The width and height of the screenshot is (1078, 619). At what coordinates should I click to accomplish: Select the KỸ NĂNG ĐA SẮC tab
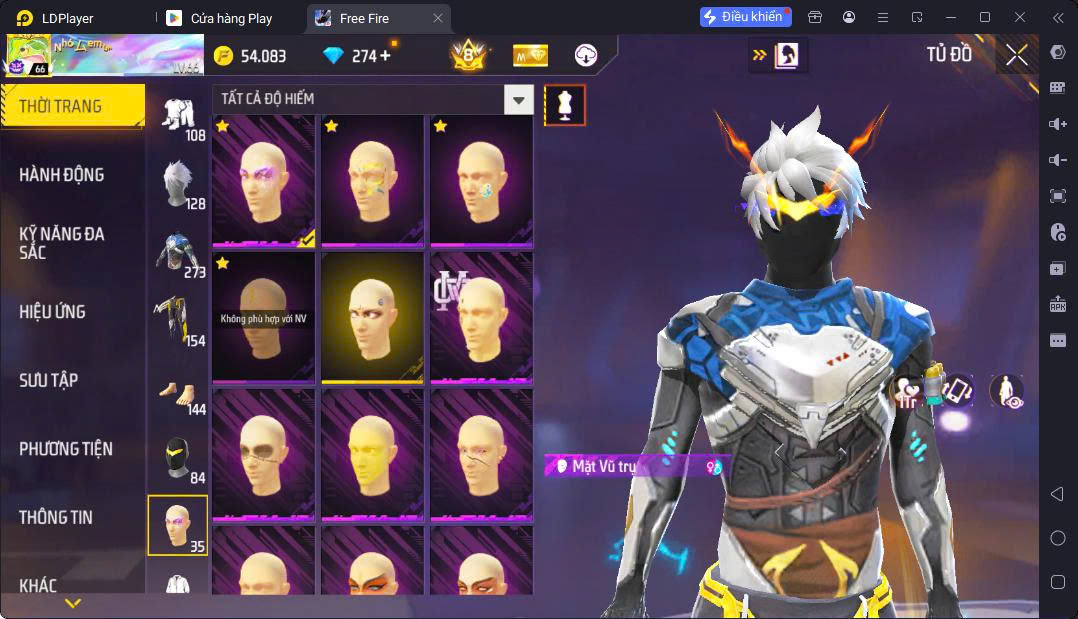pyautogui.click(x=62, y=243)
